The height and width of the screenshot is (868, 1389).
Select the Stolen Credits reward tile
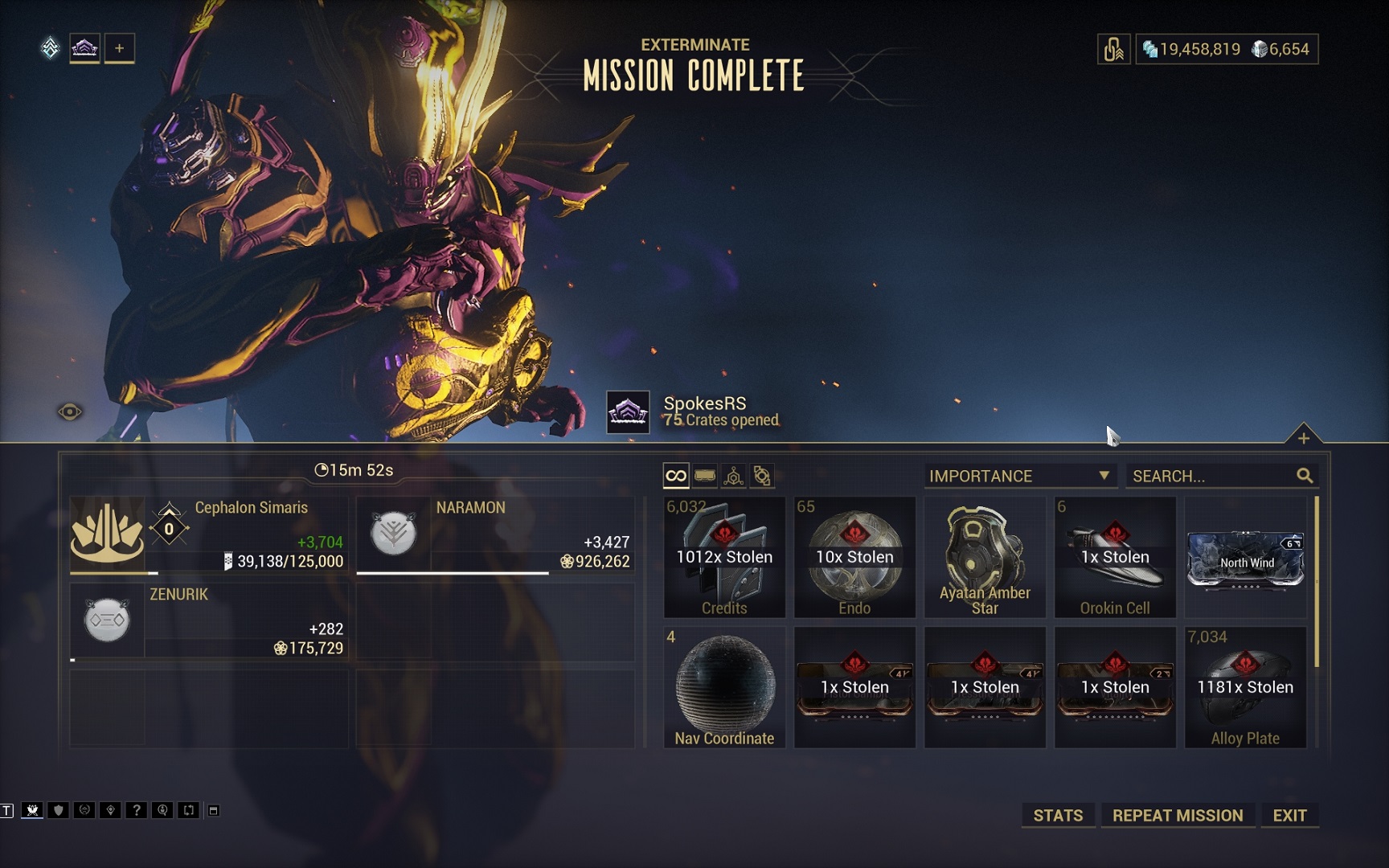[724, 557]
